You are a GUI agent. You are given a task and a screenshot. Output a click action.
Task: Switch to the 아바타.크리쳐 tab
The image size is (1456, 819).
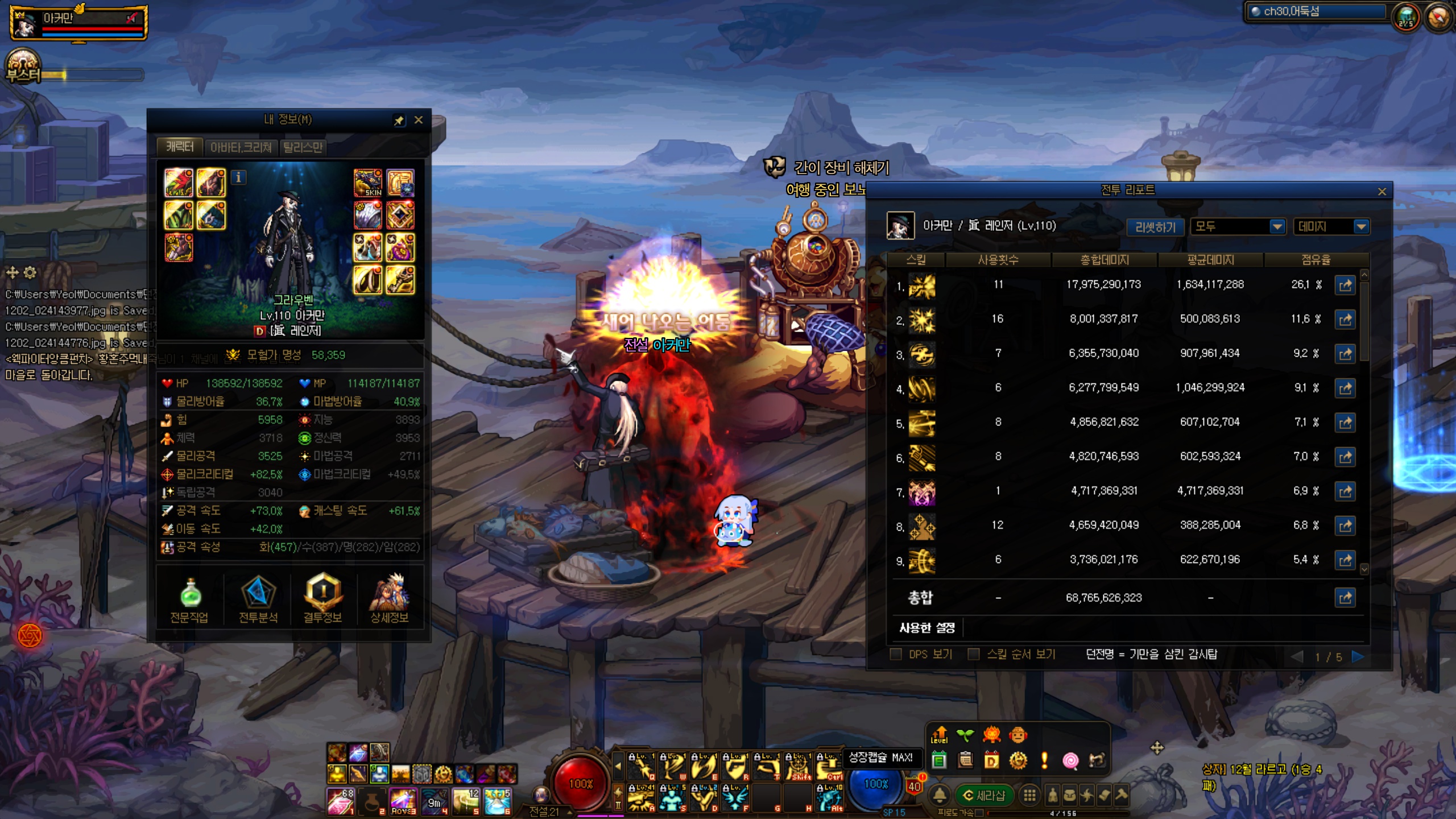pyautogui.click(x=241, y=147)
